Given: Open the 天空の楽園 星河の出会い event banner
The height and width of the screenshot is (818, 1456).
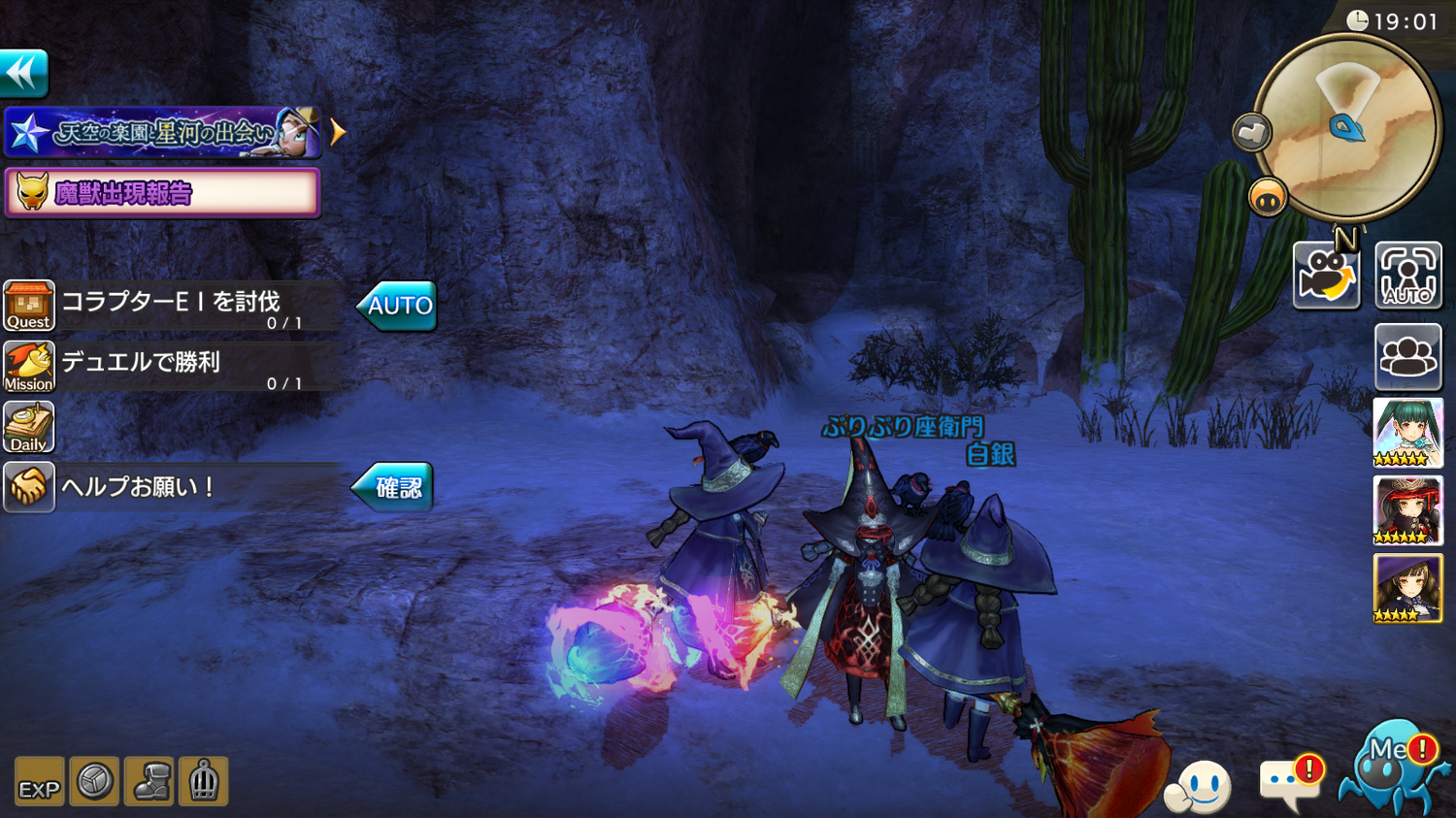Looking at the screenshot, I should [x=162, y=132].
